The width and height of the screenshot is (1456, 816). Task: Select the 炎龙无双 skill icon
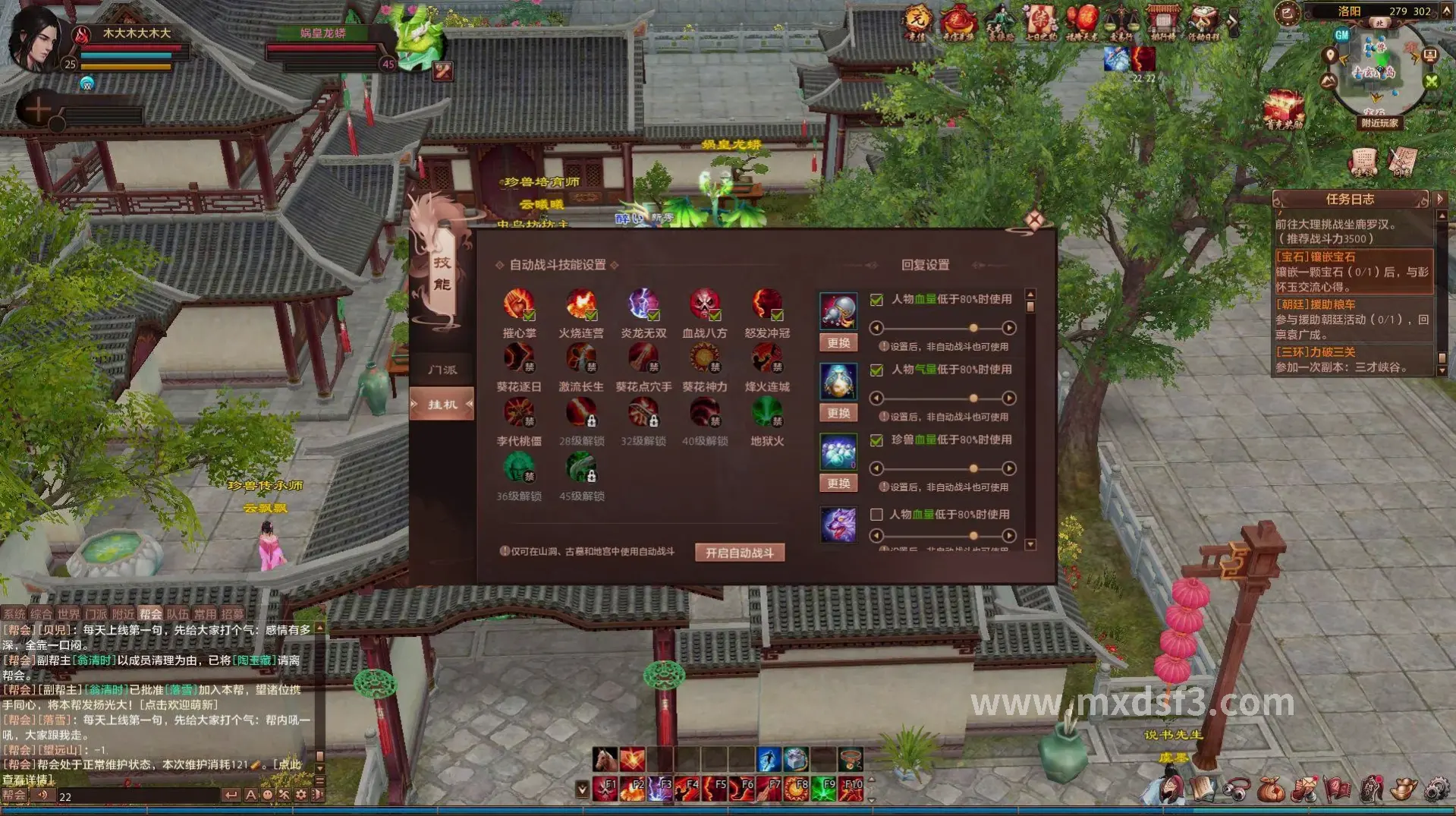(643, 304)
